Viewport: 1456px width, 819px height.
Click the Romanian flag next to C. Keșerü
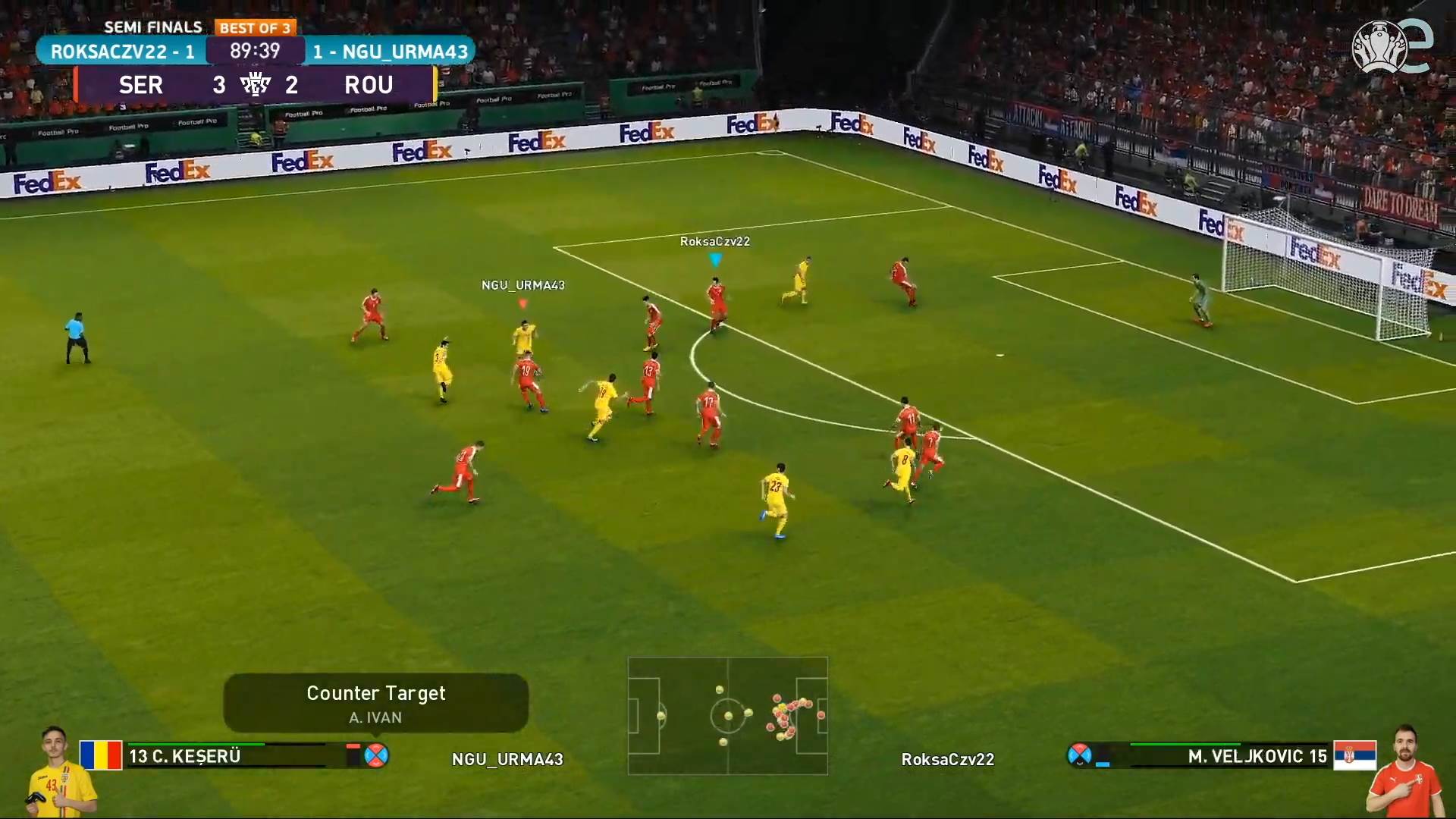pyautogui.click(x=101, y=755)
